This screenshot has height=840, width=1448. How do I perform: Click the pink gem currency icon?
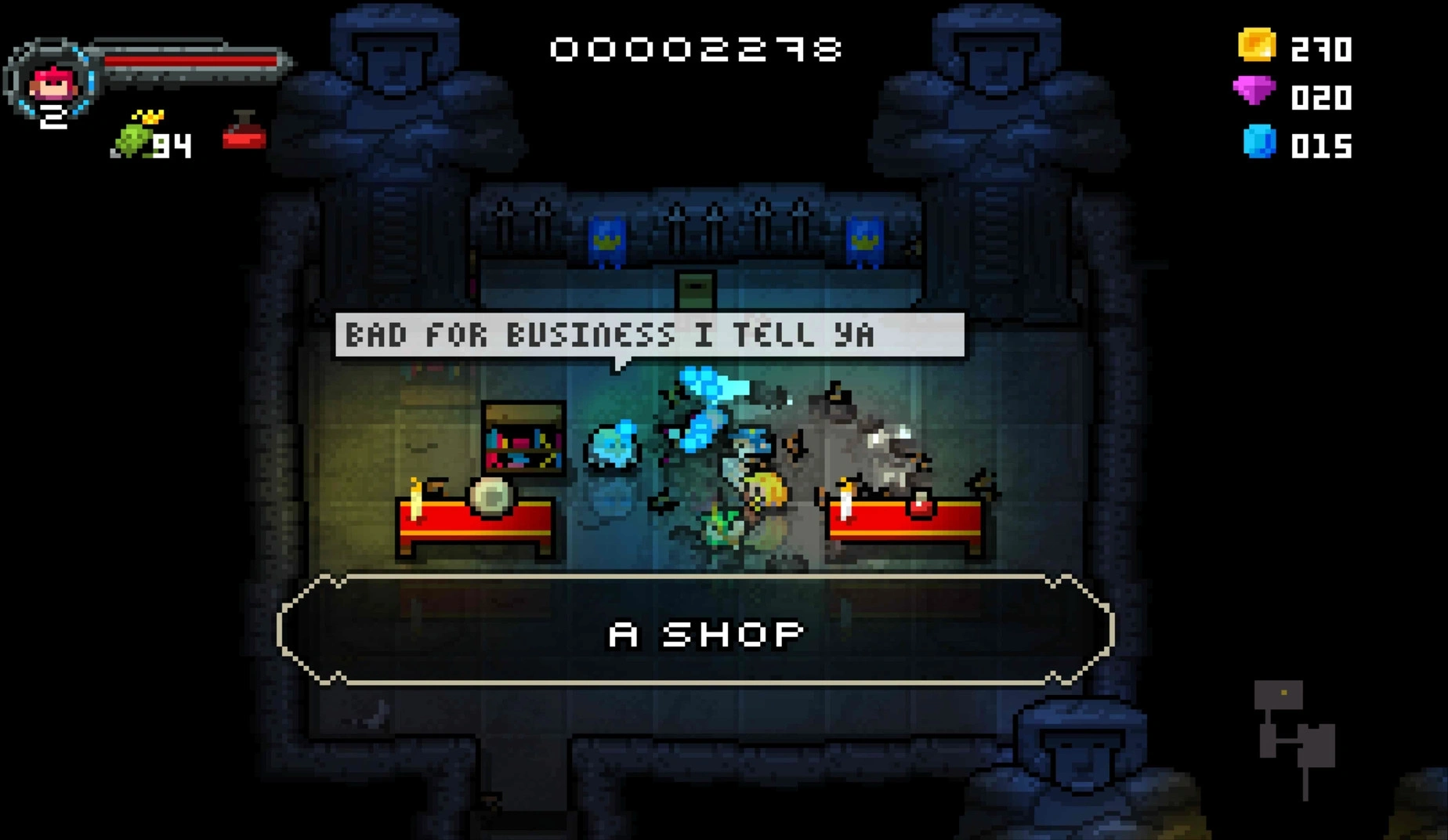(x=1254, y=91)
